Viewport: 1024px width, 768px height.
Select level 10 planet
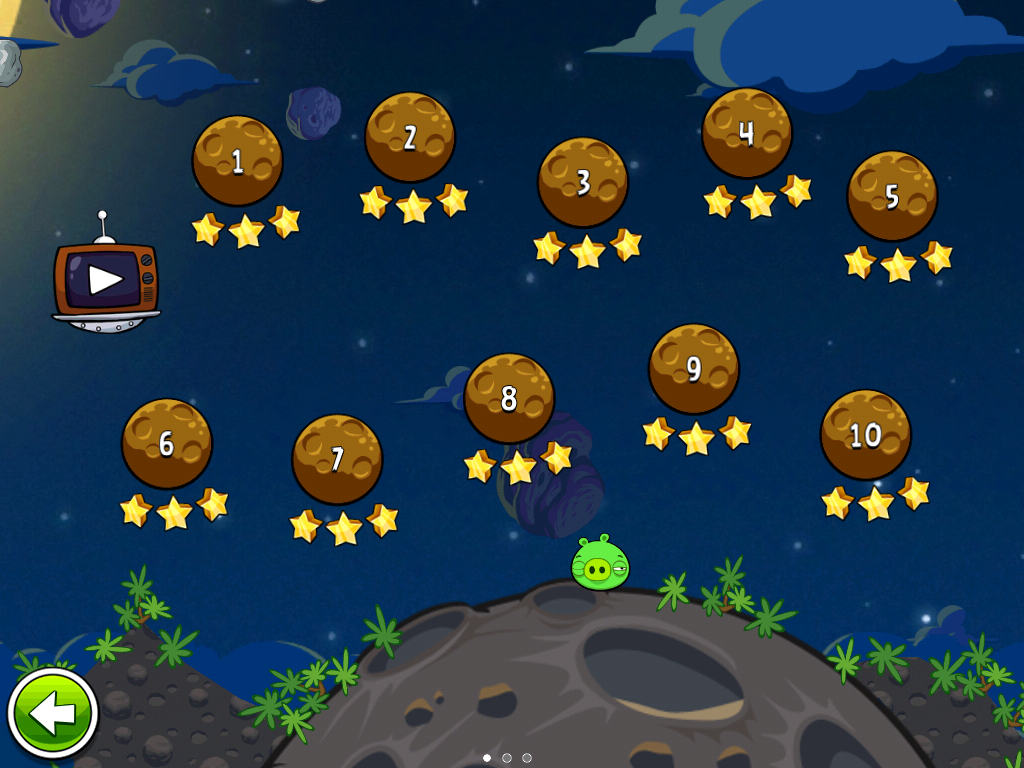coord(865,435)
